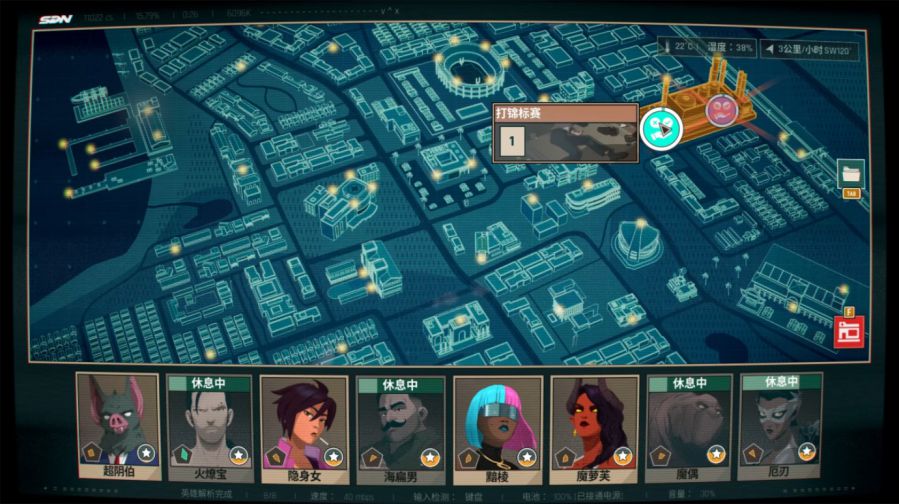Activate the red alert icon button
899x504 pixels.
(x=849, y=330)
